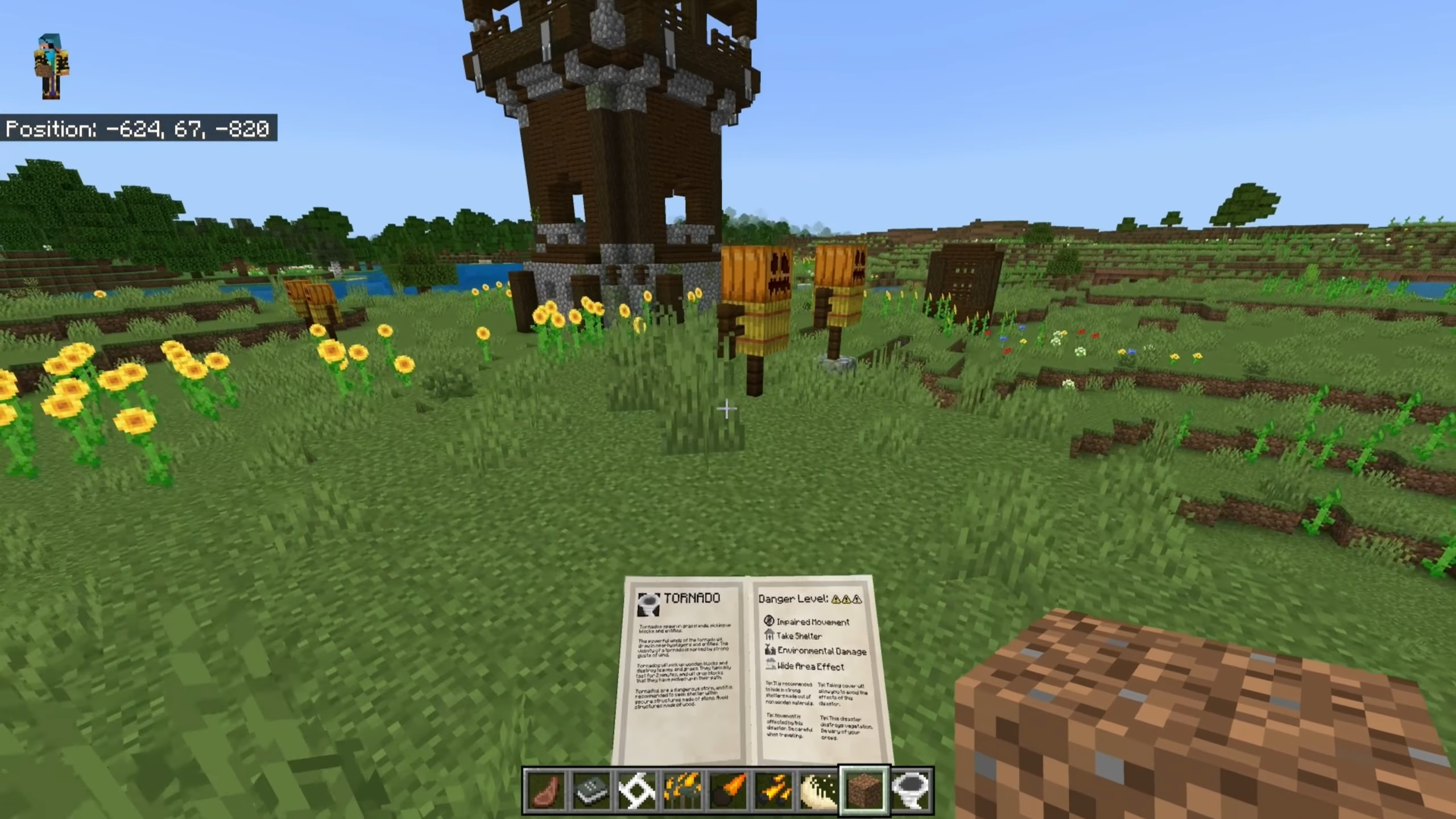Choose the gray book hotbar slot

[x=591, y=790]
